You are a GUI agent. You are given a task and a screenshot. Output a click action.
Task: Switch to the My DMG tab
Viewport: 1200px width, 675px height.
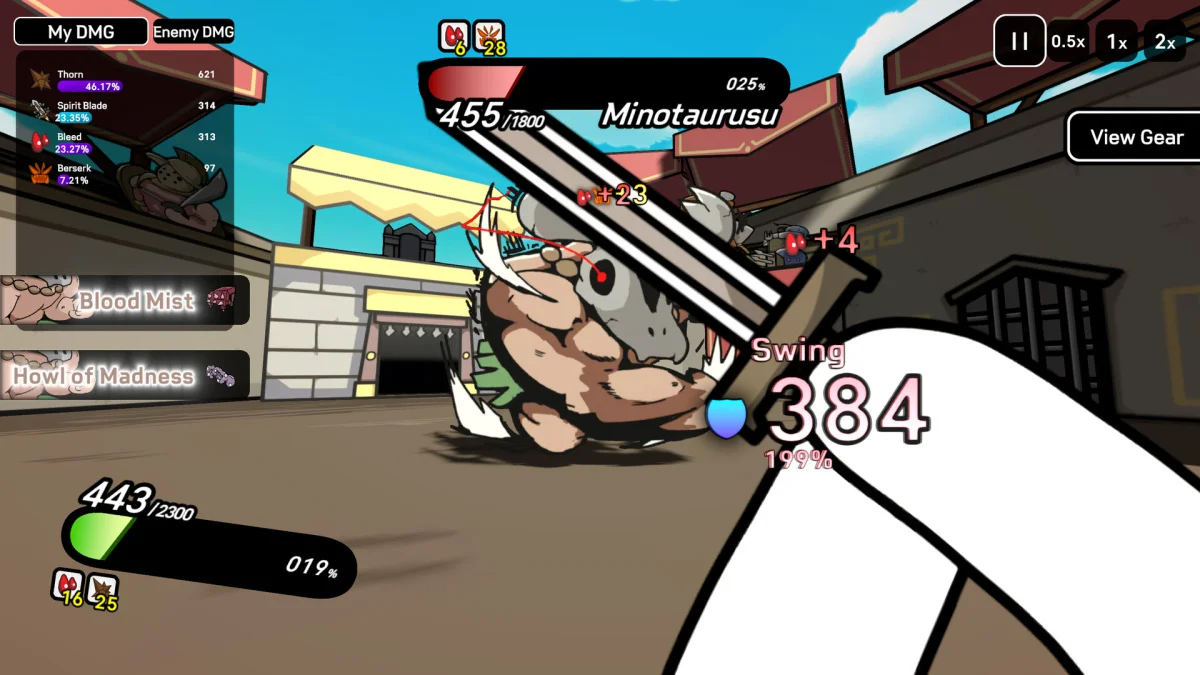coord(81,32)
